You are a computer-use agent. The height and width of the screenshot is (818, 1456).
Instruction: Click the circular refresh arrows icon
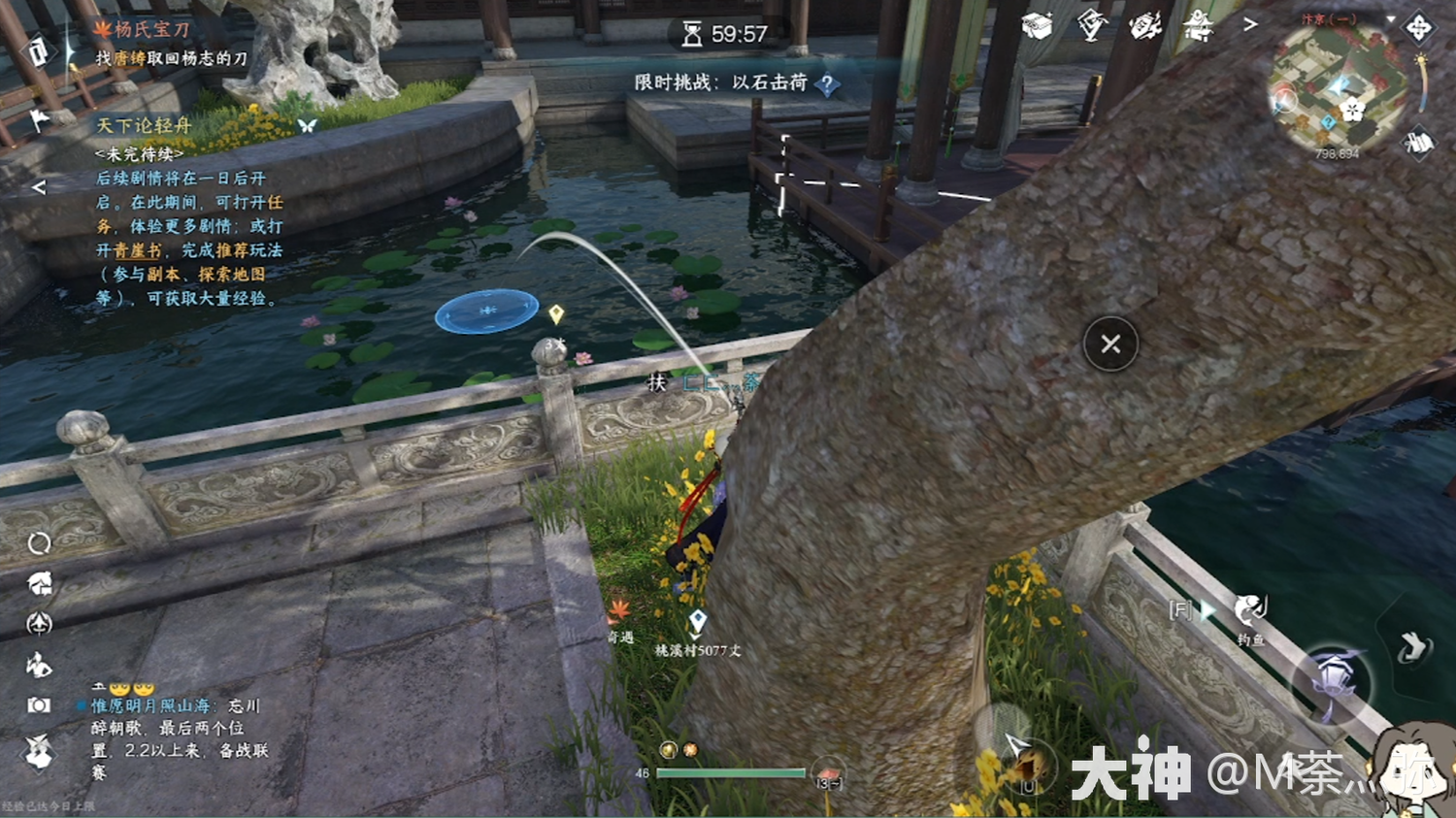(x=39, y=542)
